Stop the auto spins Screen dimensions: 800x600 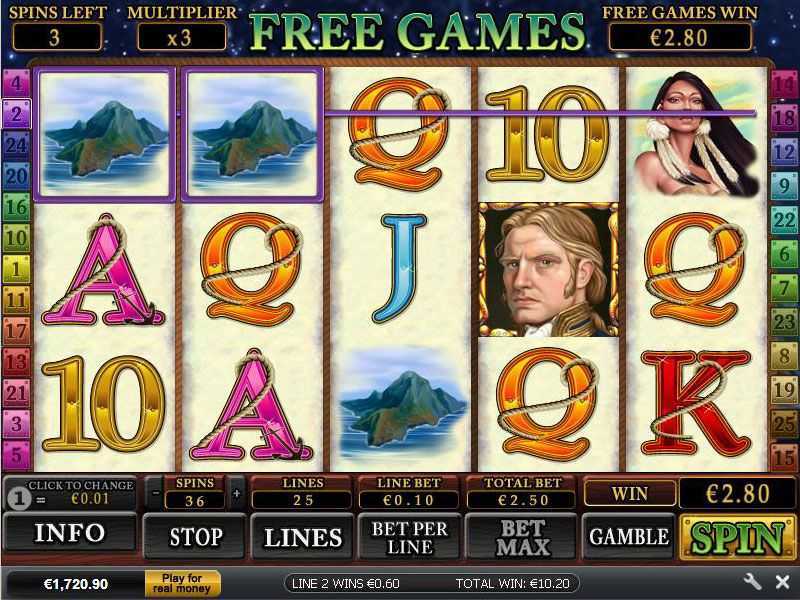click(x=195, y=537)
